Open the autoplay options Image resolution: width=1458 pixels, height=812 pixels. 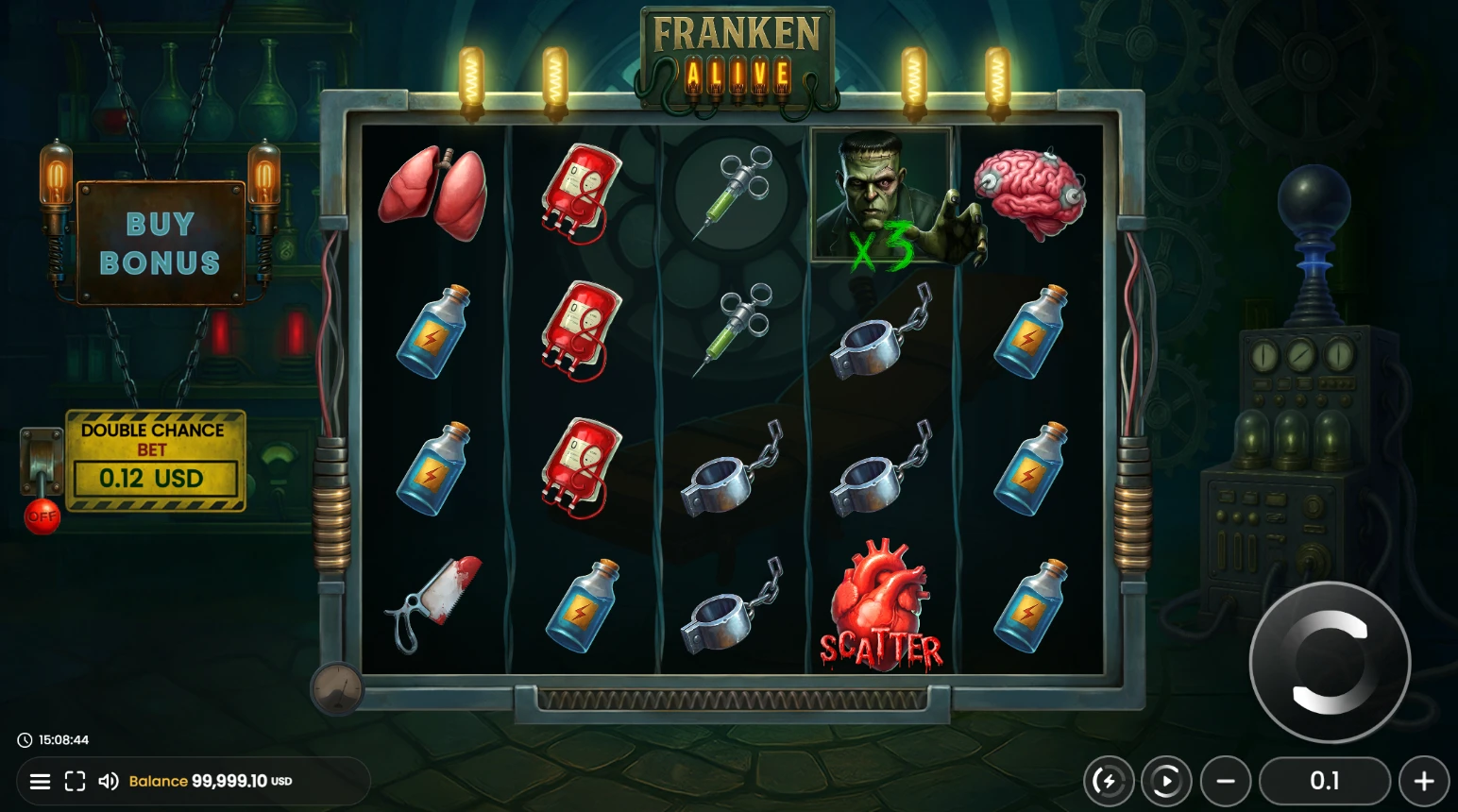(1165, 781)
